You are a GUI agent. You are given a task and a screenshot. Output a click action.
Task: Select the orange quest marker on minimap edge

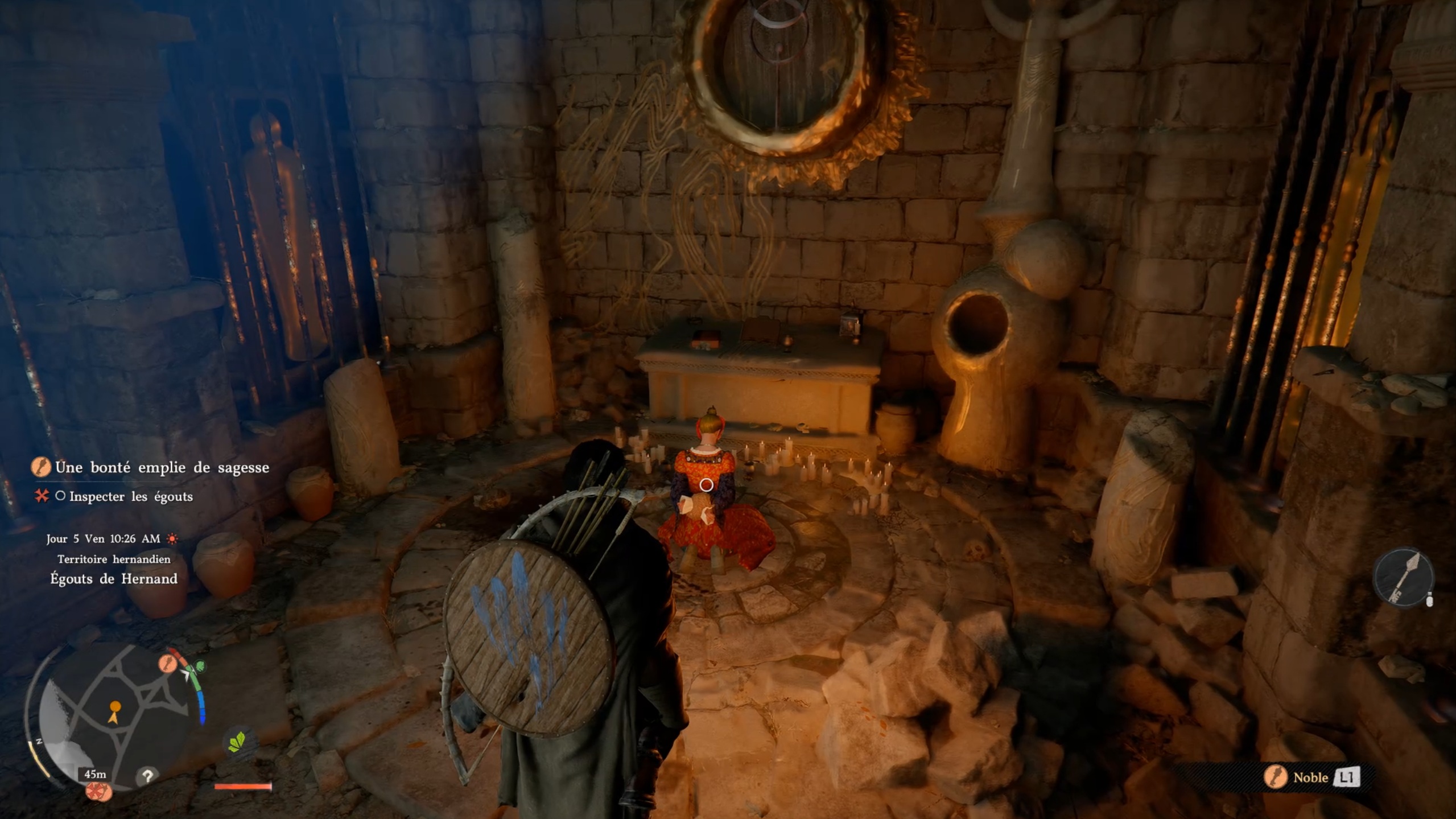(x=167, y=663)
